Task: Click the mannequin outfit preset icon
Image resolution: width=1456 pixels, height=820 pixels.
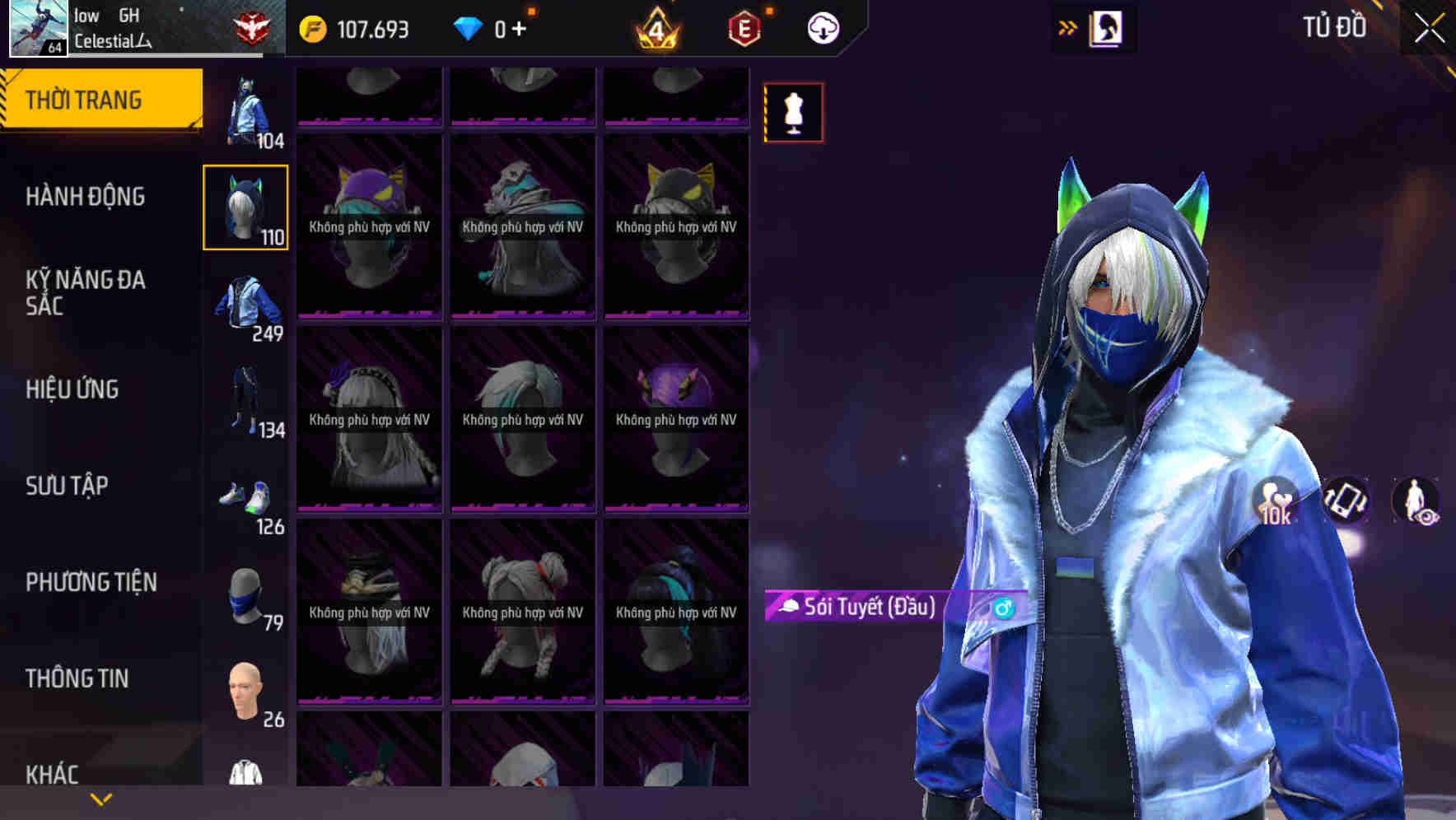Action: pos(793,114)
